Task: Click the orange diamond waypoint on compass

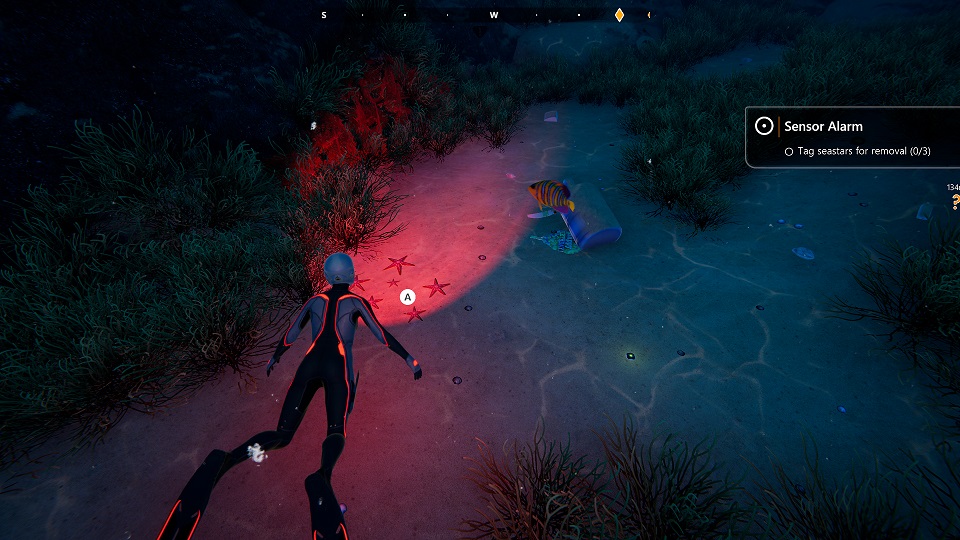Action: click(x=619, y=15)
